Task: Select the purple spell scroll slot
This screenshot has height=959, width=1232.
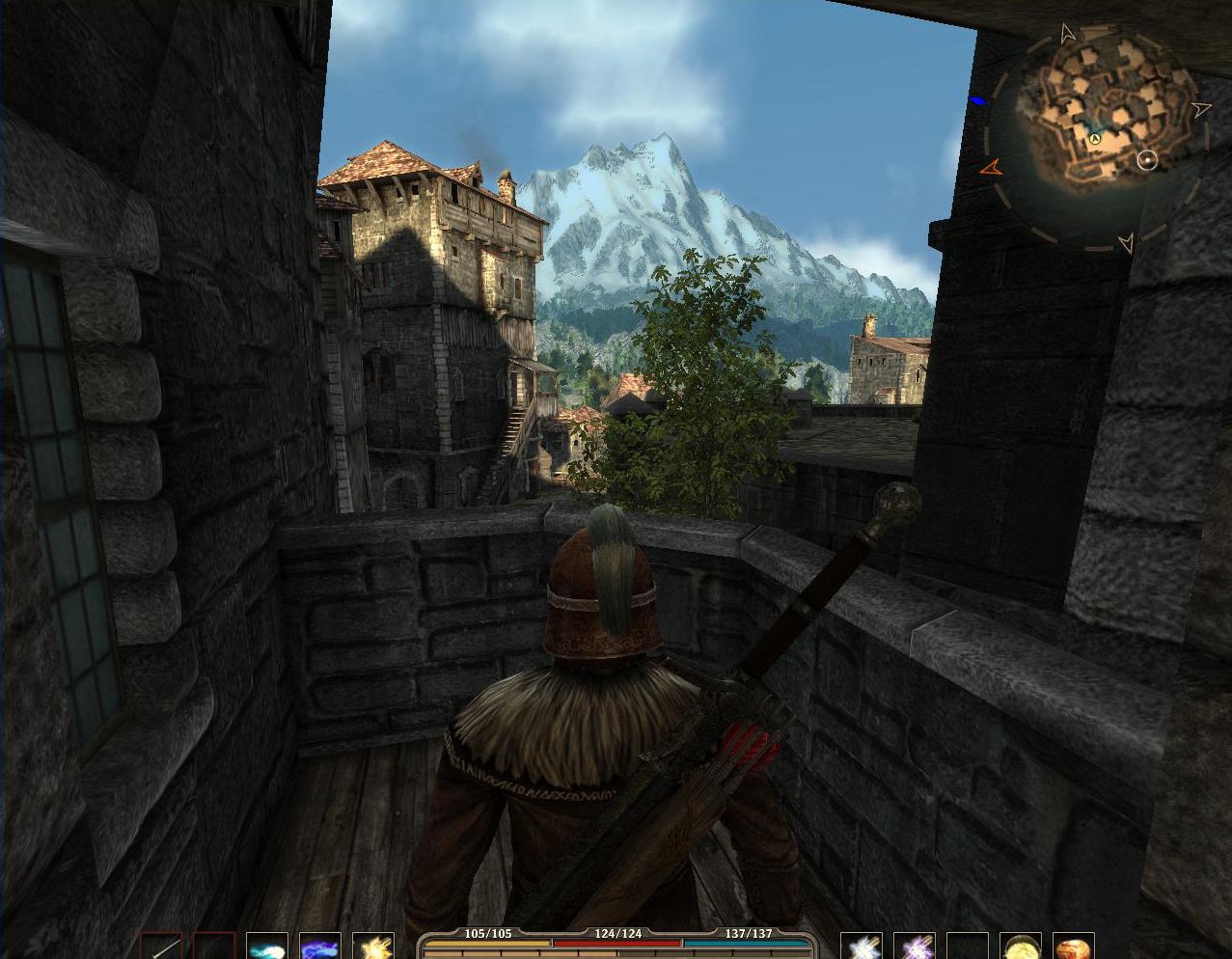Action: [x=915, y=946]
